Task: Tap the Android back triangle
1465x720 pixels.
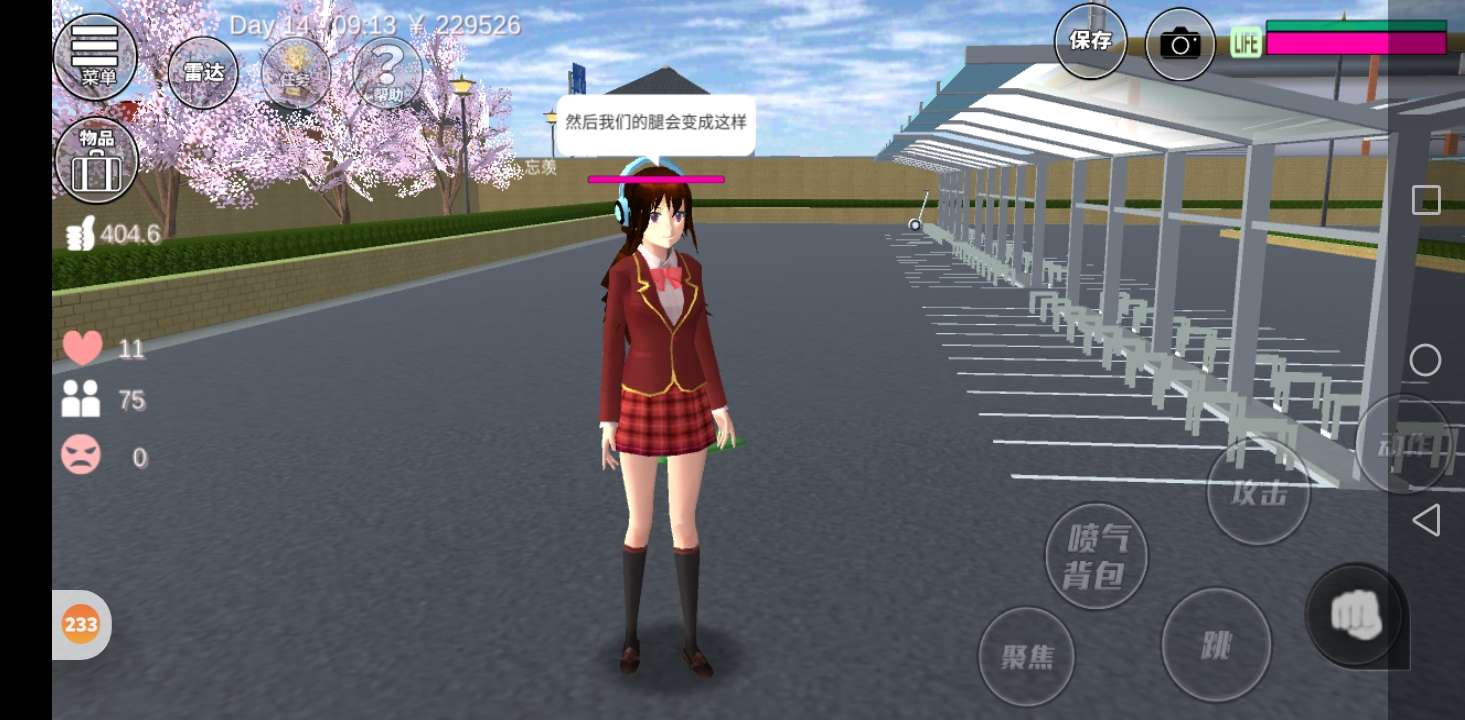Action: (1426, 520)
